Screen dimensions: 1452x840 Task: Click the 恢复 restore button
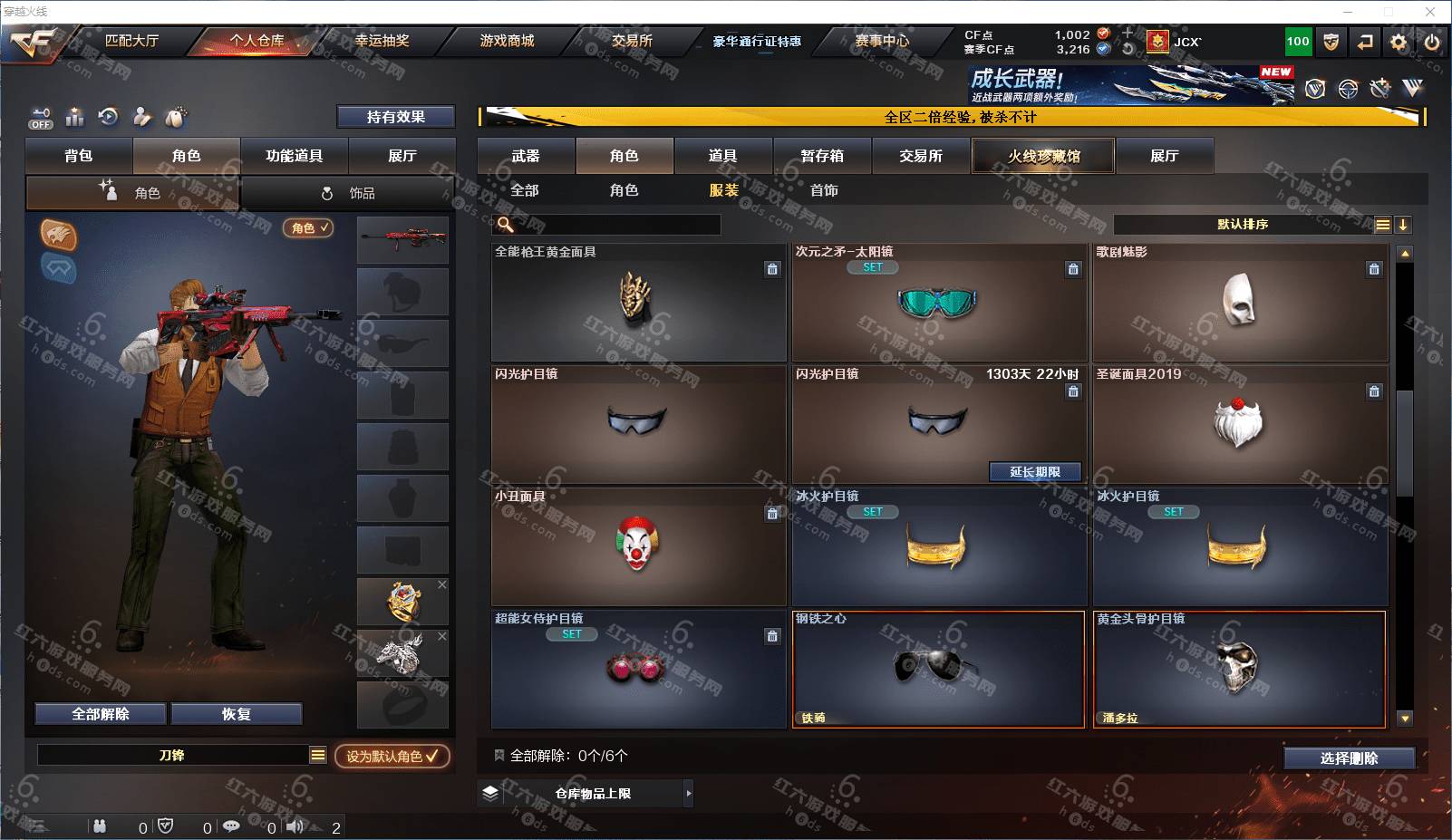click(236, 714)
